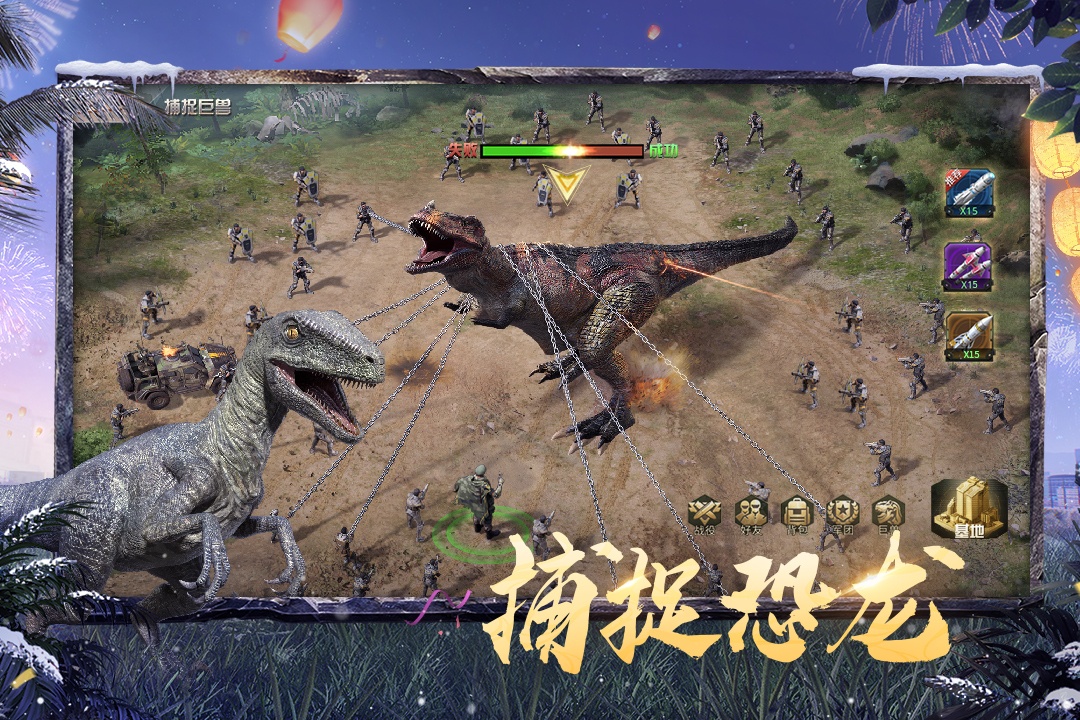The image size is (1080, 720).
Task: Select the blue recommended missile item
Action: 969,192
